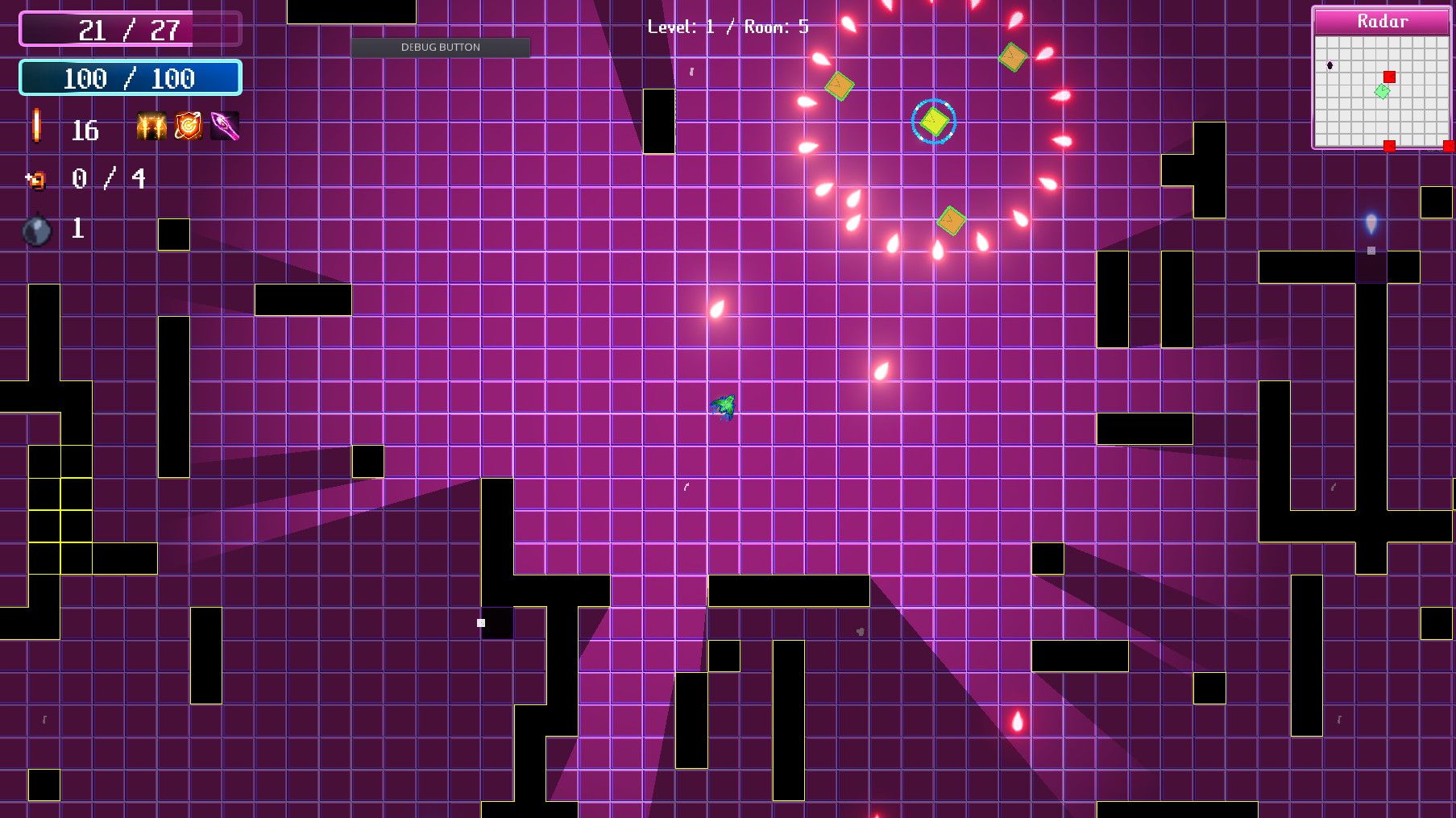Viewport: 1456px width, 818px height.
Task: Click the bomb icon showing count 1
Action: [36, 230]
